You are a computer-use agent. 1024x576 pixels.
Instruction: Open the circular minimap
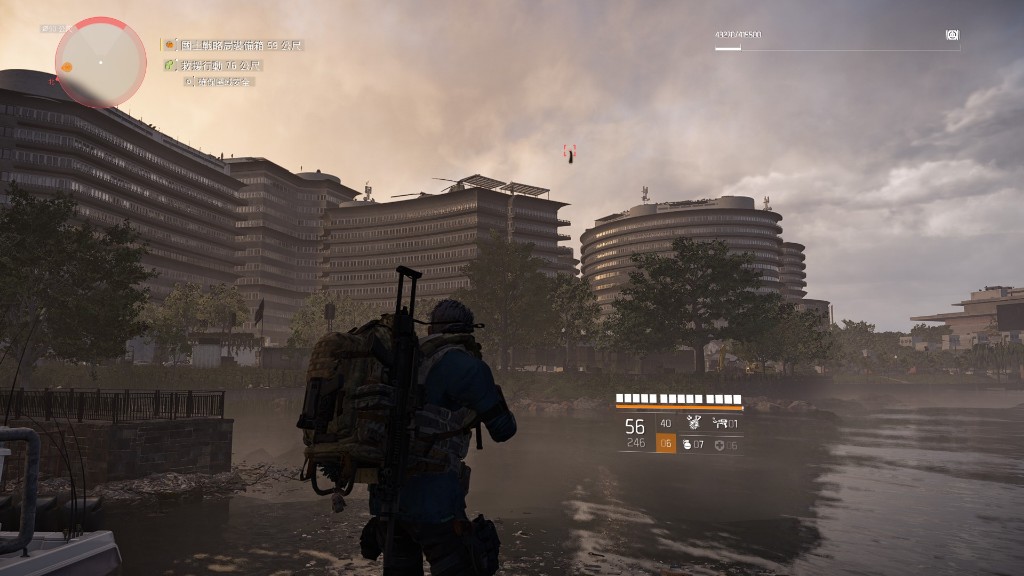click(x=100, y=62)
